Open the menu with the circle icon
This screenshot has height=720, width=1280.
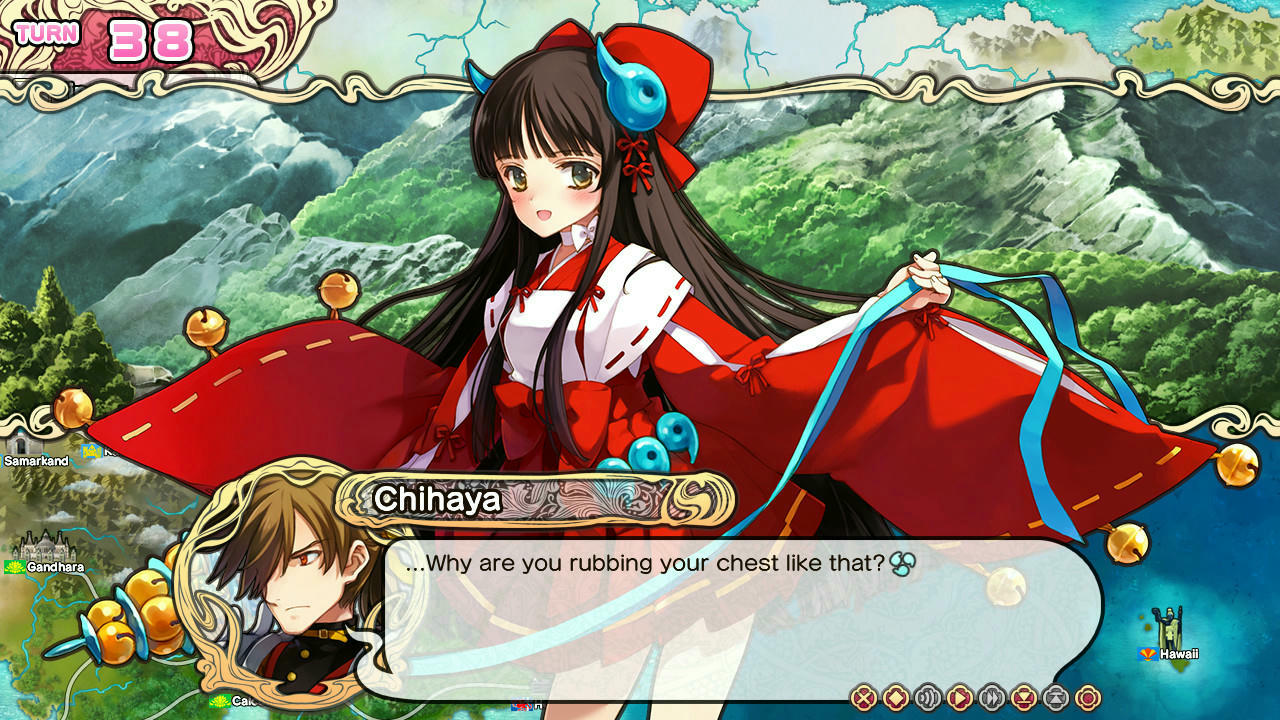tap(1087, 698)
